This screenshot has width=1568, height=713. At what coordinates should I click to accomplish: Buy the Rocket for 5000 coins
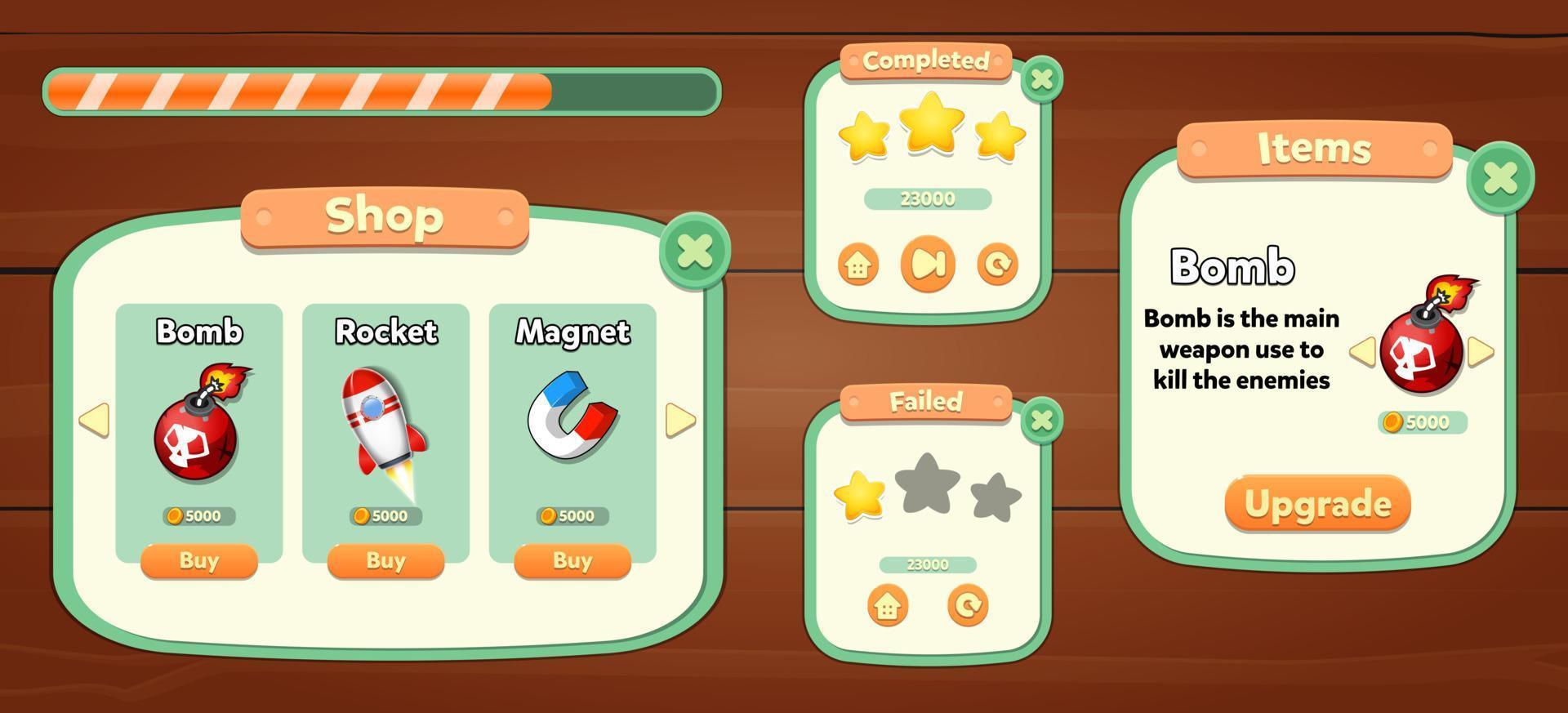[384, 561]
